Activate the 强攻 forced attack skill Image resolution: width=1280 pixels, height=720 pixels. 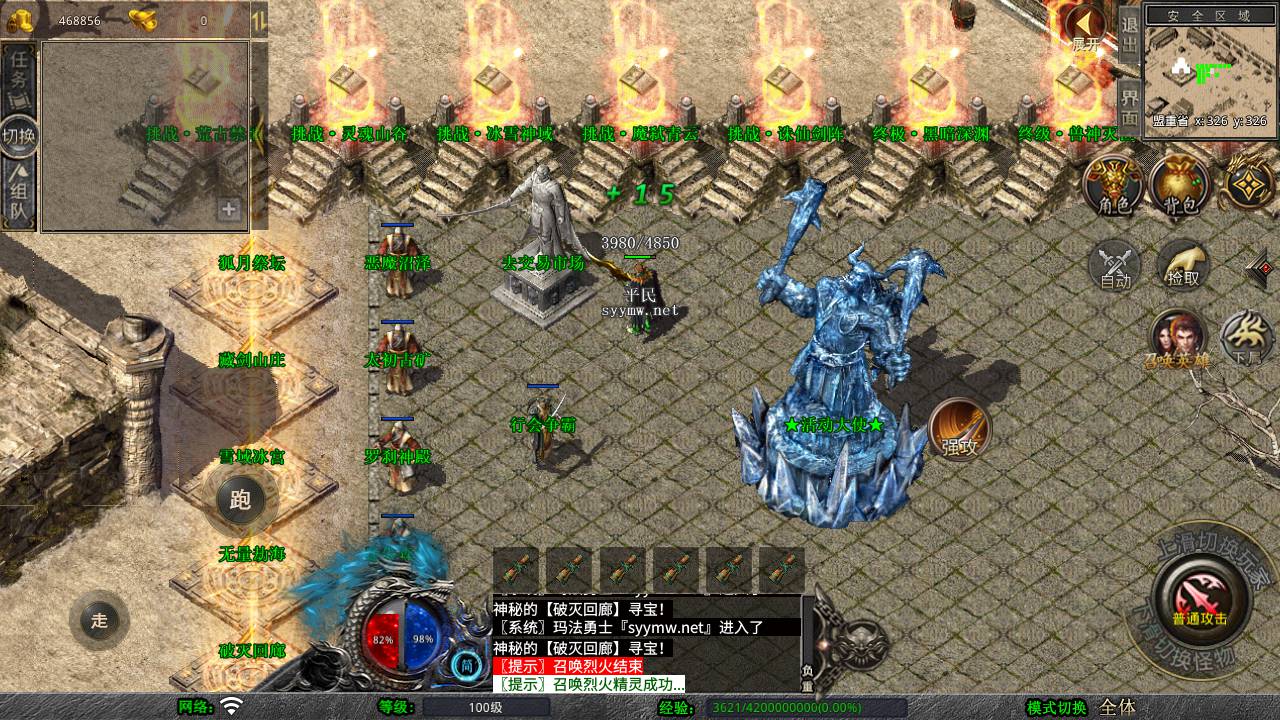coord(959,430)
